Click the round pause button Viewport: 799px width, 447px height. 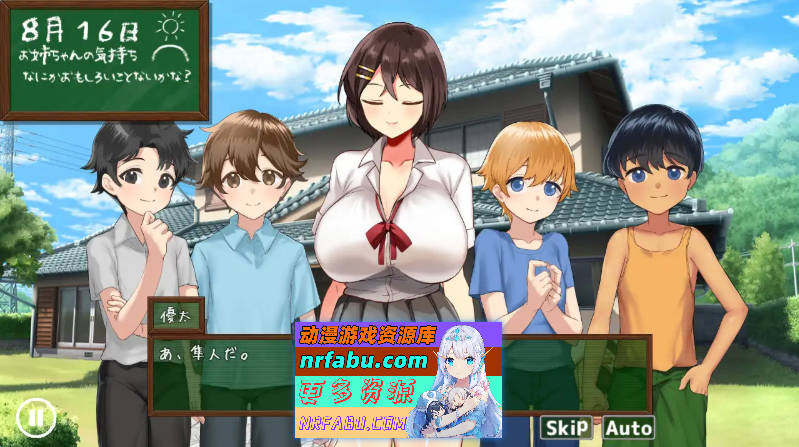click(35, 414)
